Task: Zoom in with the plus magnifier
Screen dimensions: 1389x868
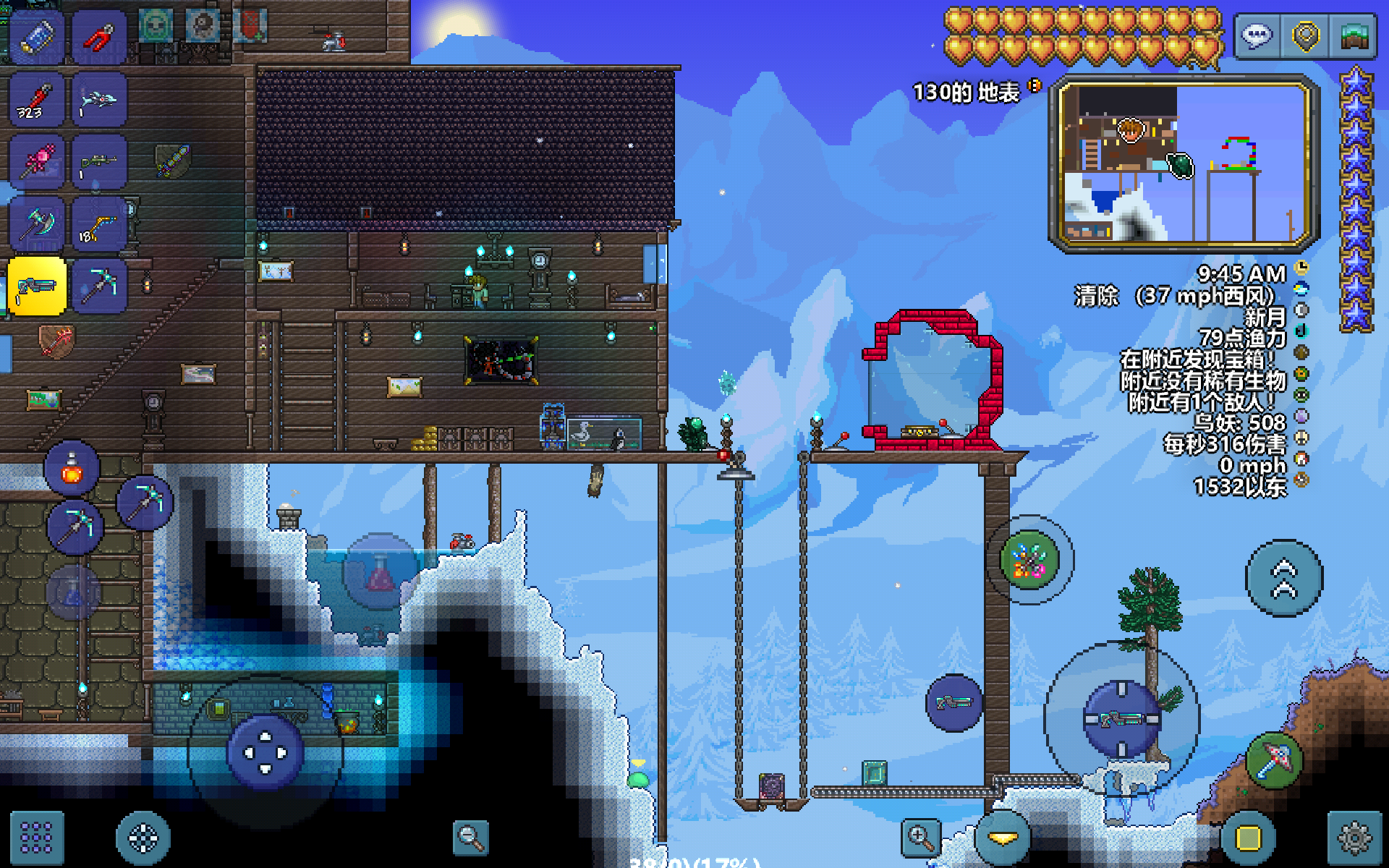Action: [x=920, y=838]
